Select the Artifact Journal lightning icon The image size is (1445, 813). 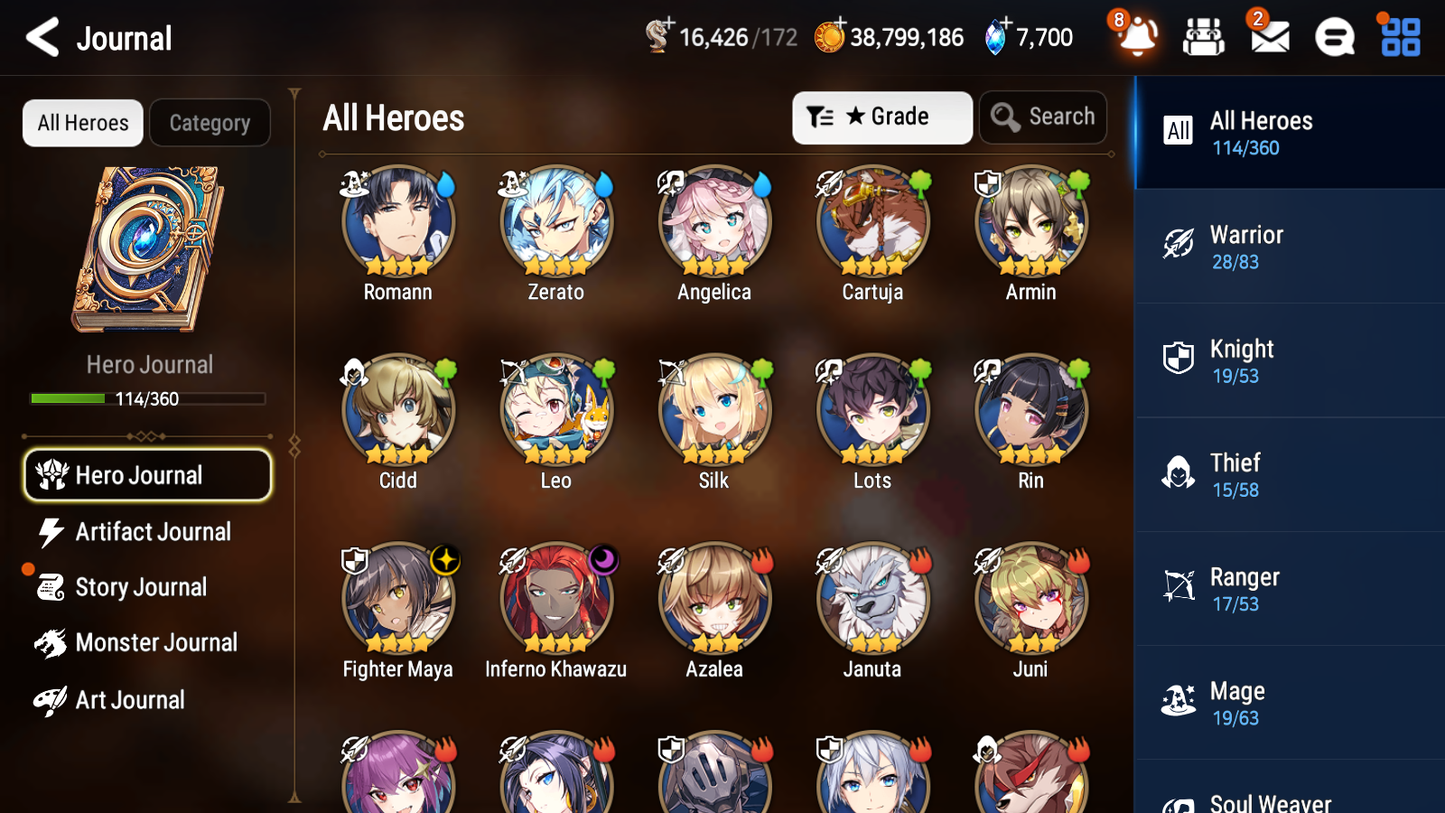click(49, 531)
